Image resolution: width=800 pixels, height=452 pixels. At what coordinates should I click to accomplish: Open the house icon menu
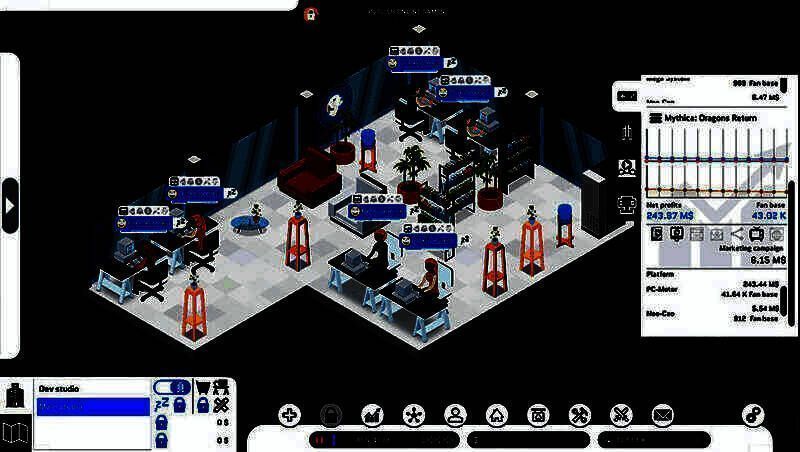[x=497, y=415]
